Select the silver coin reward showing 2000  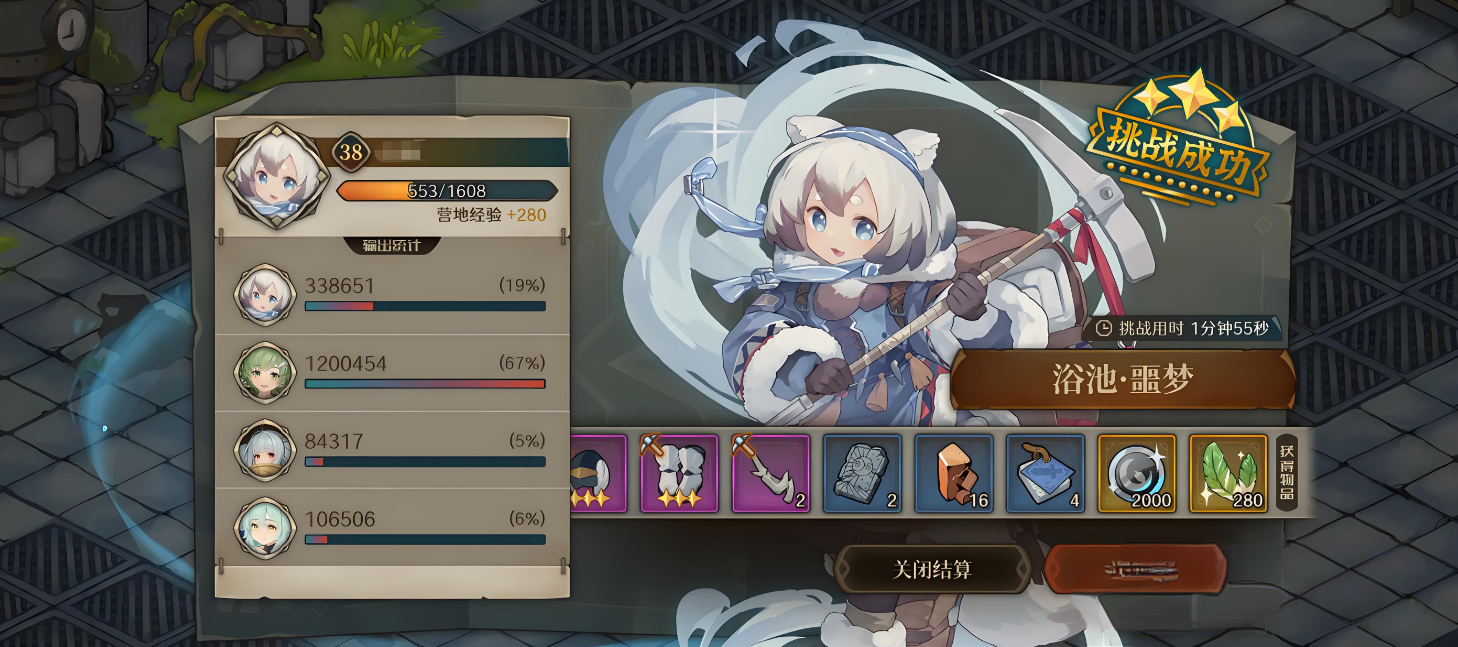[x=1137, y=473]
